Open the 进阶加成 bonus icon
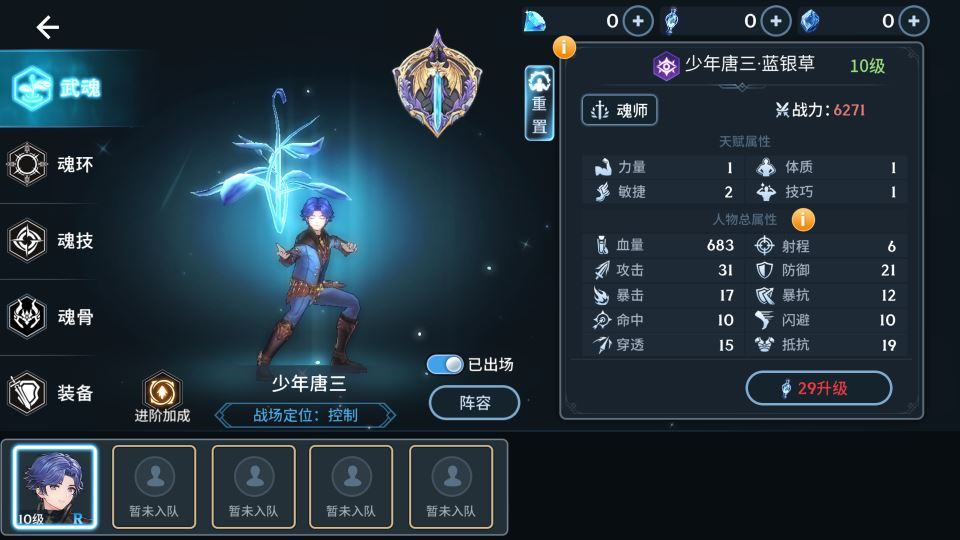The image size is (960, 540). 162,393
